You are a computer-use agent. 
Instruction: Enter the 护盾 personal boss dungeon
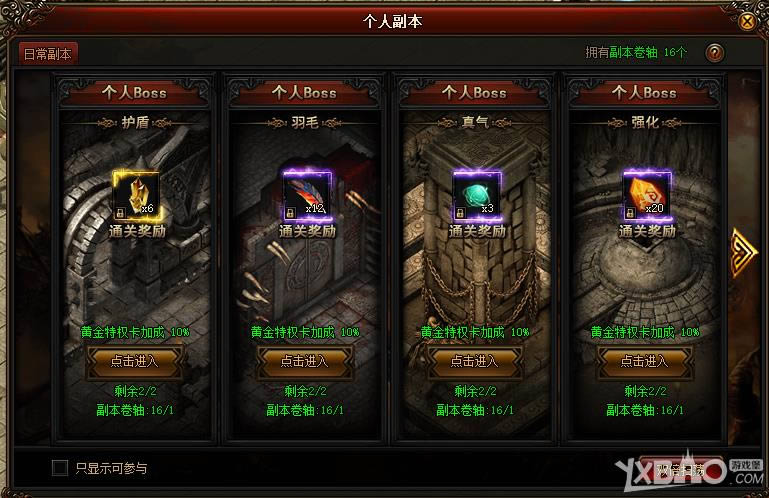(x=137, y=361)
